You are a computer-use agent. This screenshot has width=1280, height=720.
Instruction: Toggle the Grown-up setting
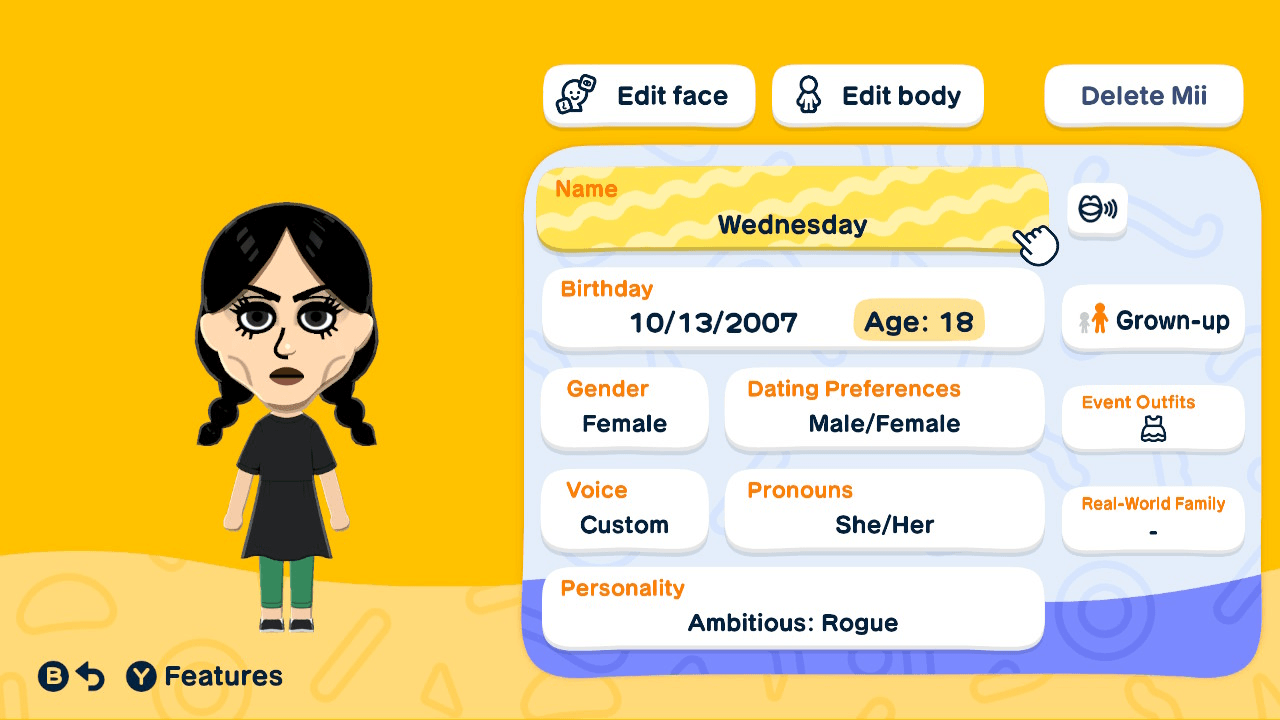(x=1152, y=319)
